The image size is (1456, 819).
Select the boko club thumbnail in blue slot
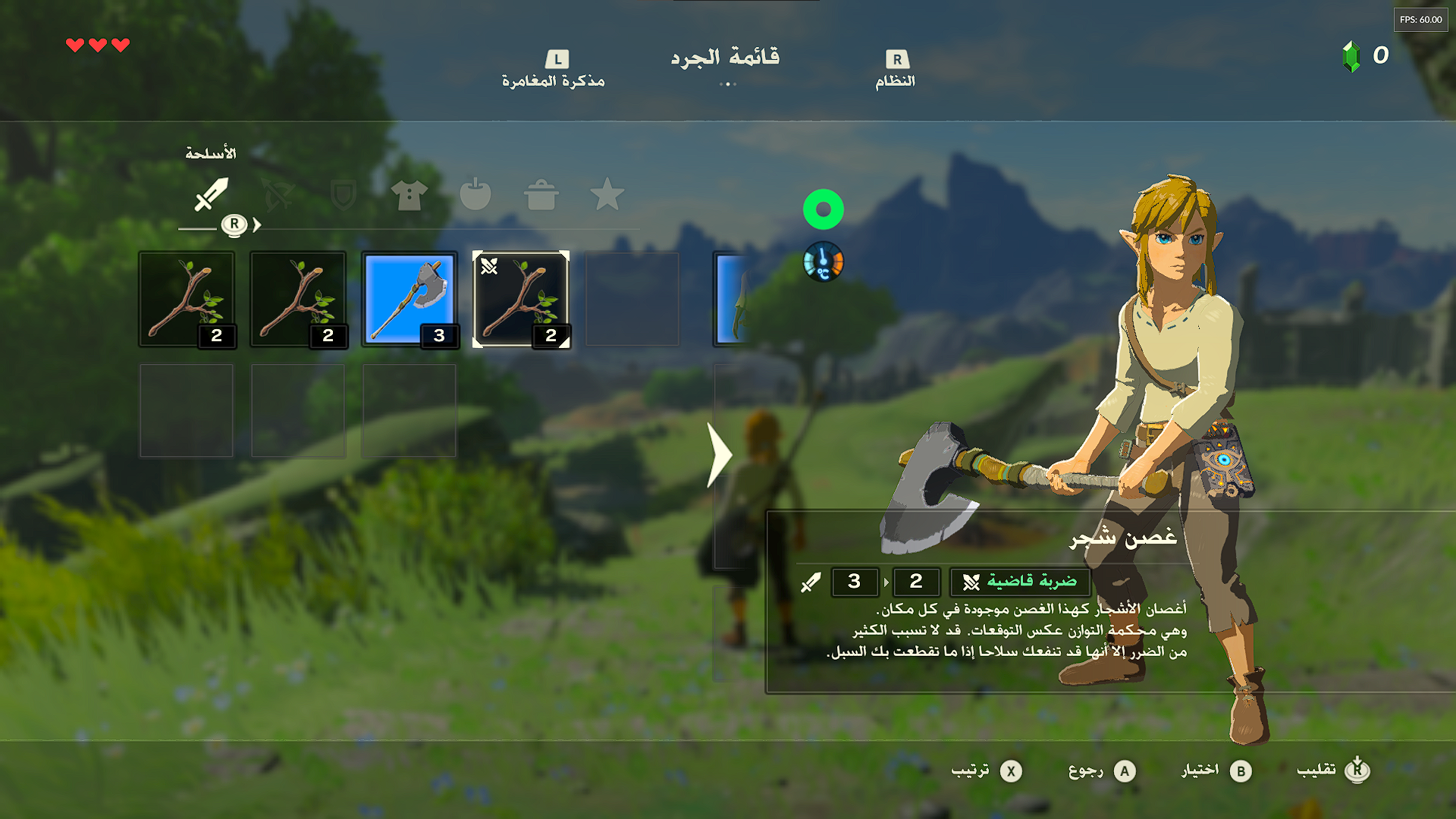tap(409, 298)
